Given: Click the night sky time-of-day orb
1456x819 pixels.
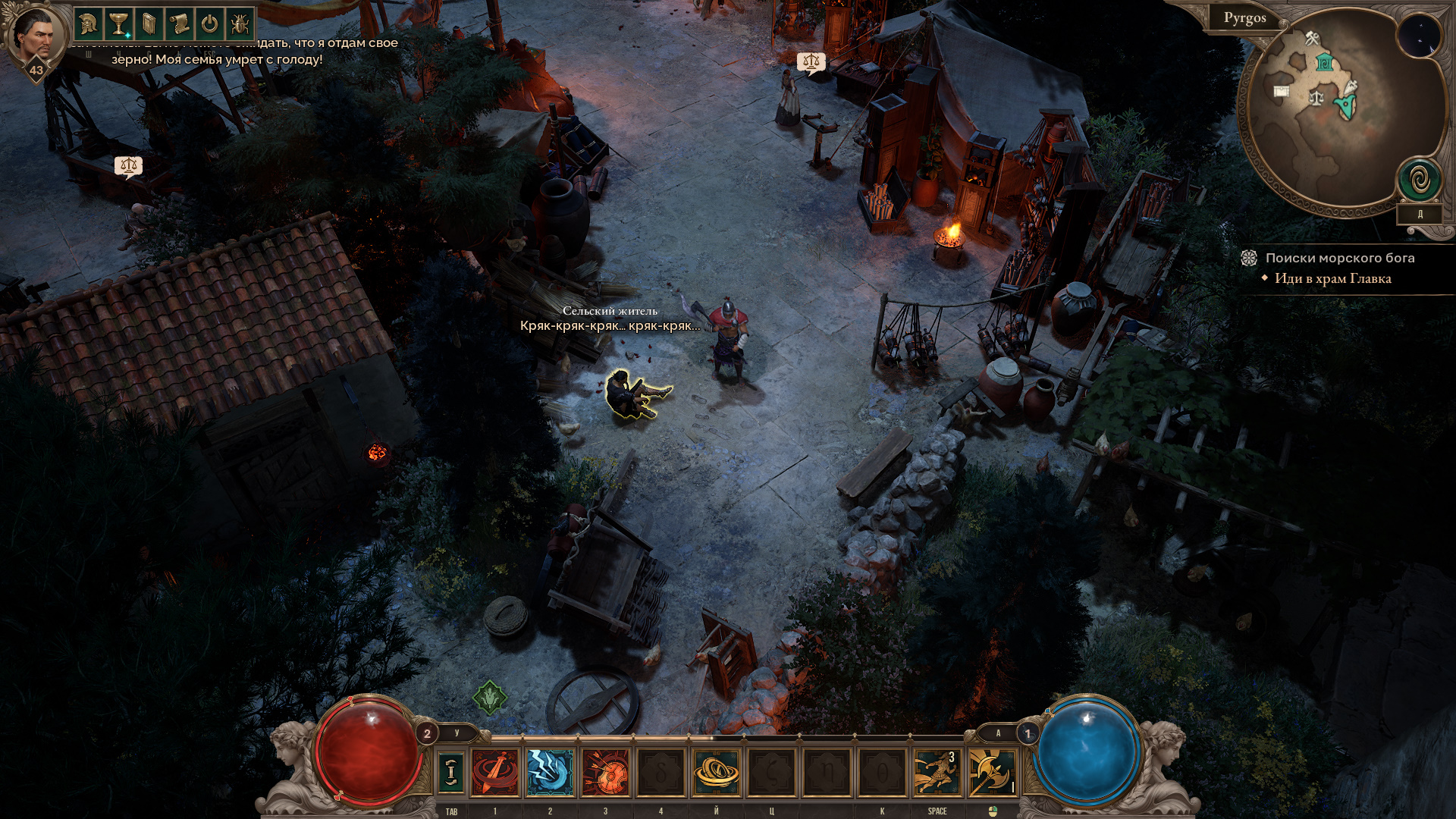Looking at the screenshot, I should pos(1419,35).
